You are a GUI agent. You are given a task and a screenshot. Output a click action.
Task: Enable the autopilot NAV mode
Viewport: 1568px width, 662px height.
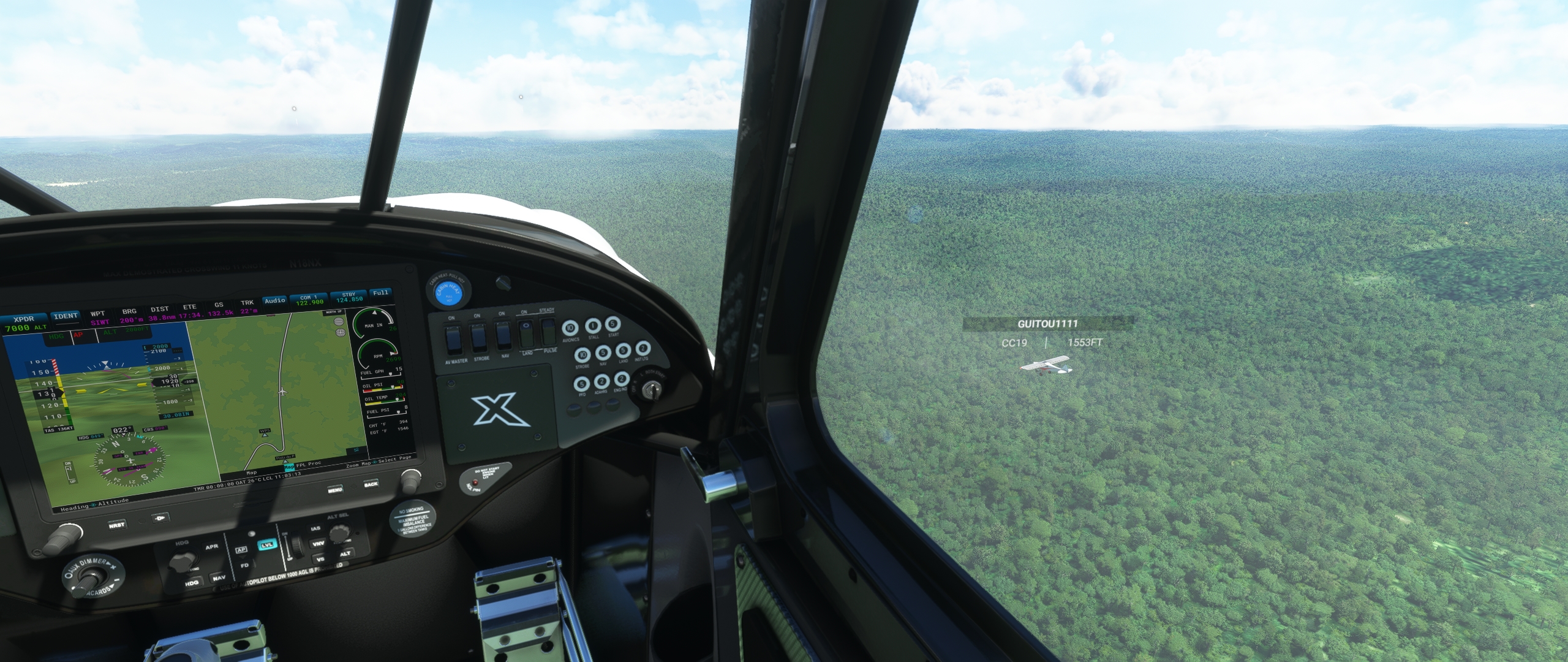click(218, 579)
